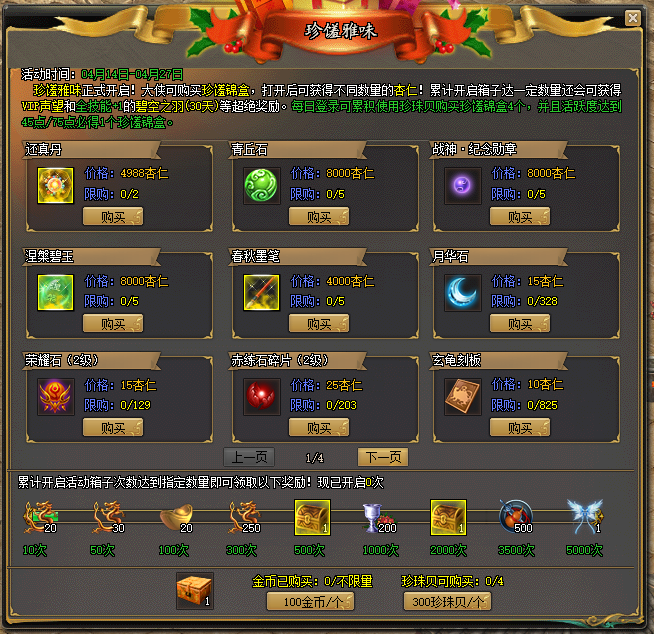654x634 pixels.
Task: Buy the 战神·纪念勋章 medal
Action: (519, 216)
